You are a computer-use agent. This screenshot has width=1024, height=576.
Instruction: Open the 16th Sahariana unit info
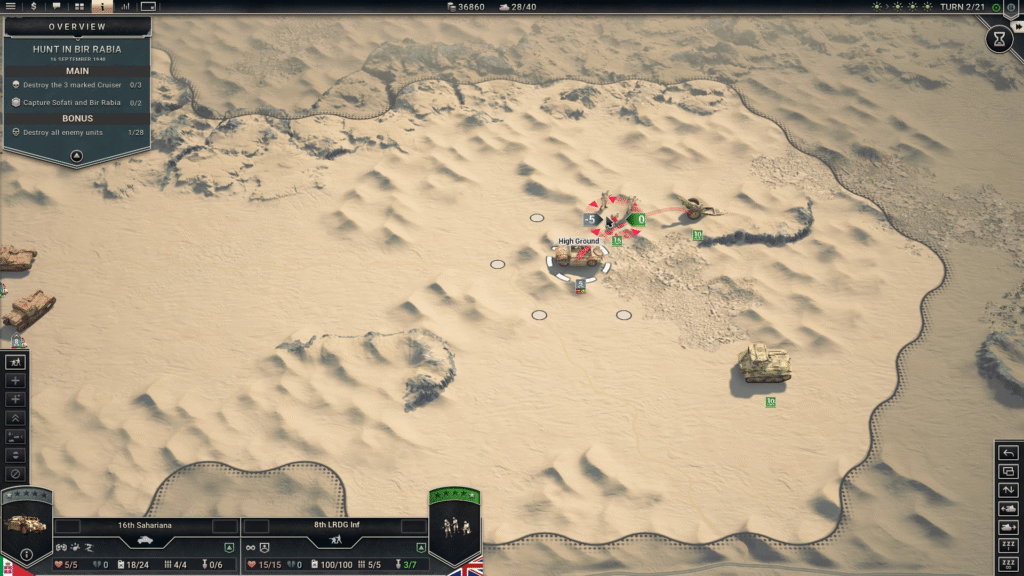[x=26, y=554]
